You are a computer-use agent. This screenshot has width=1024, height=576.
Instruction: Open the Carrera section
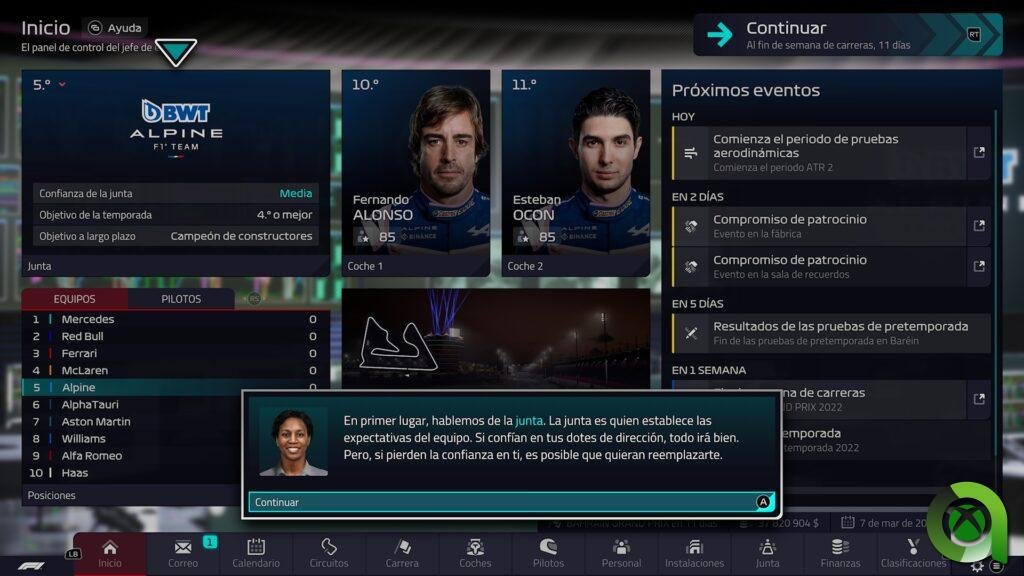coord(402,553)
